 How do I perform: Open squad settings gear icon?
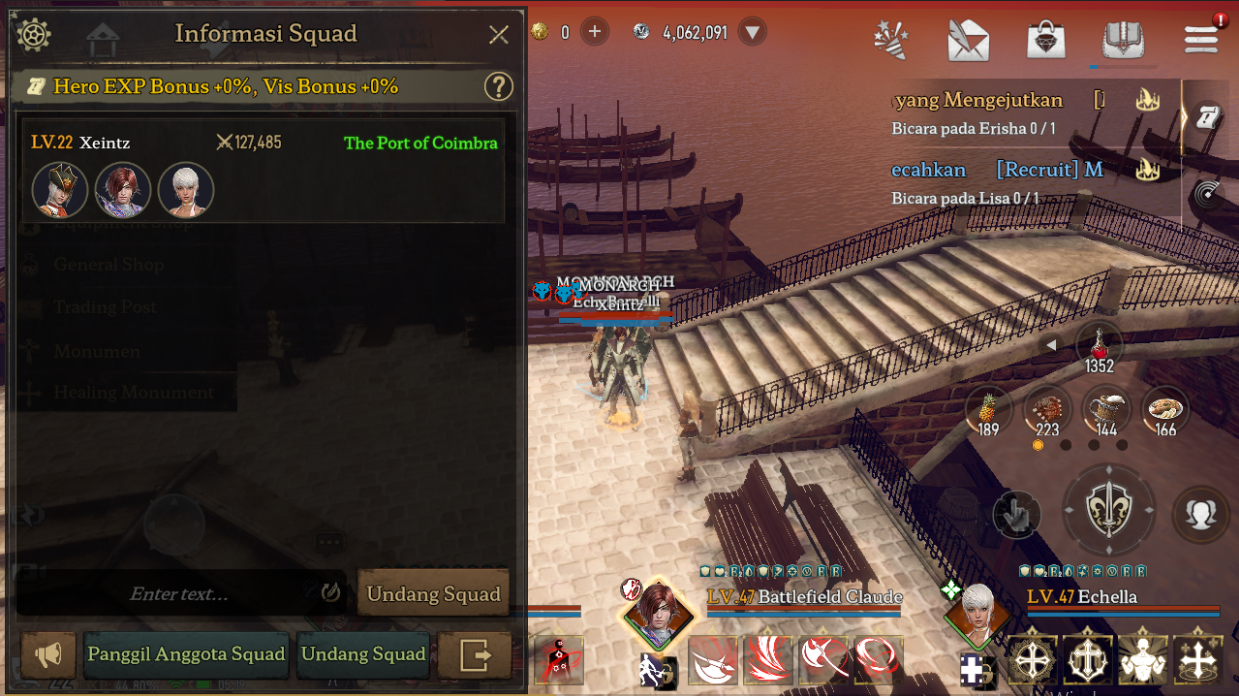coord(33,35)
